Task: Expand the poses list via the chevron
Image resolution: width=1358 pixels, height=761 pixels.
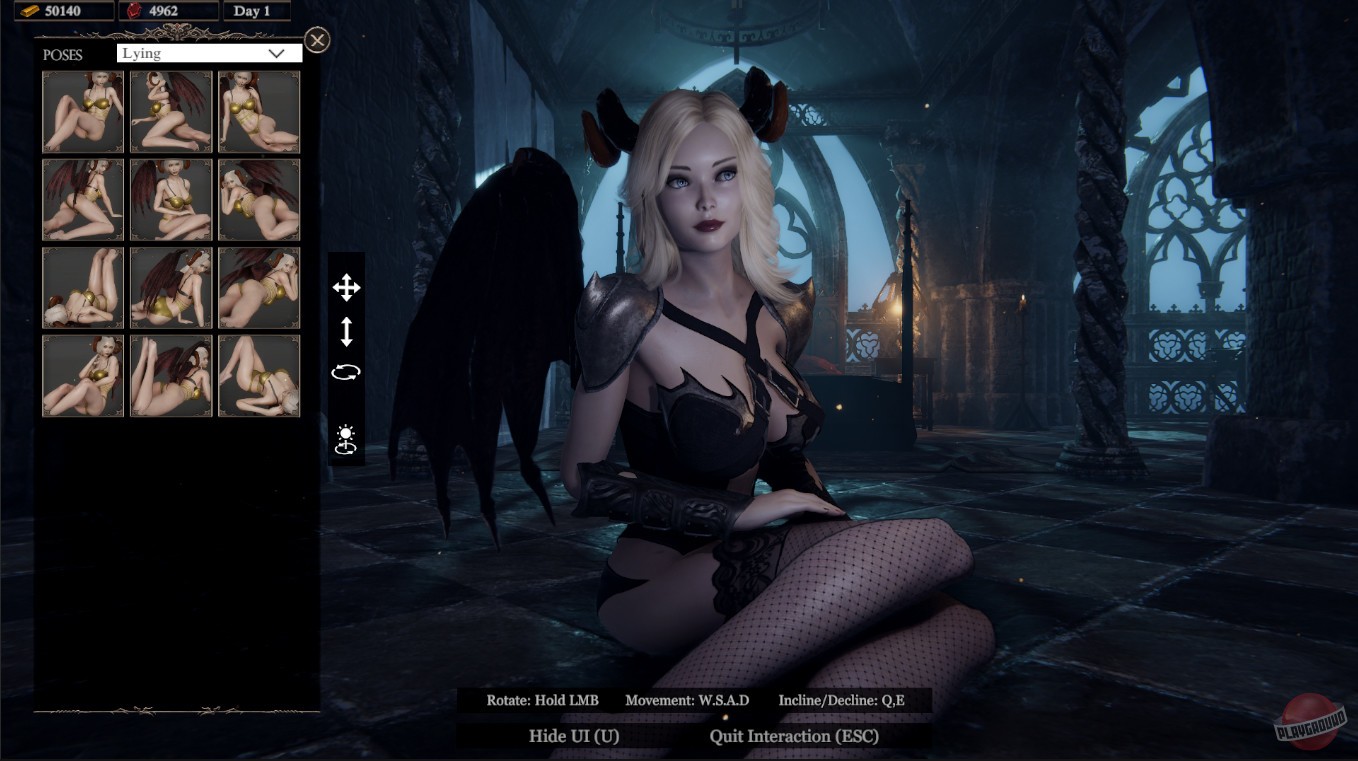Action: [279, 52]
